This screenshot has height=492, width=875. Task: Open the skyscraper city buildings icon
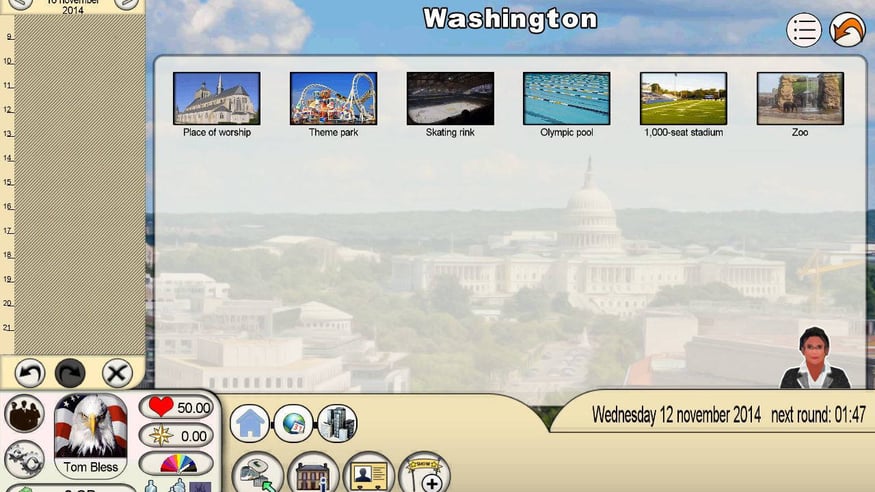(337, 423)
